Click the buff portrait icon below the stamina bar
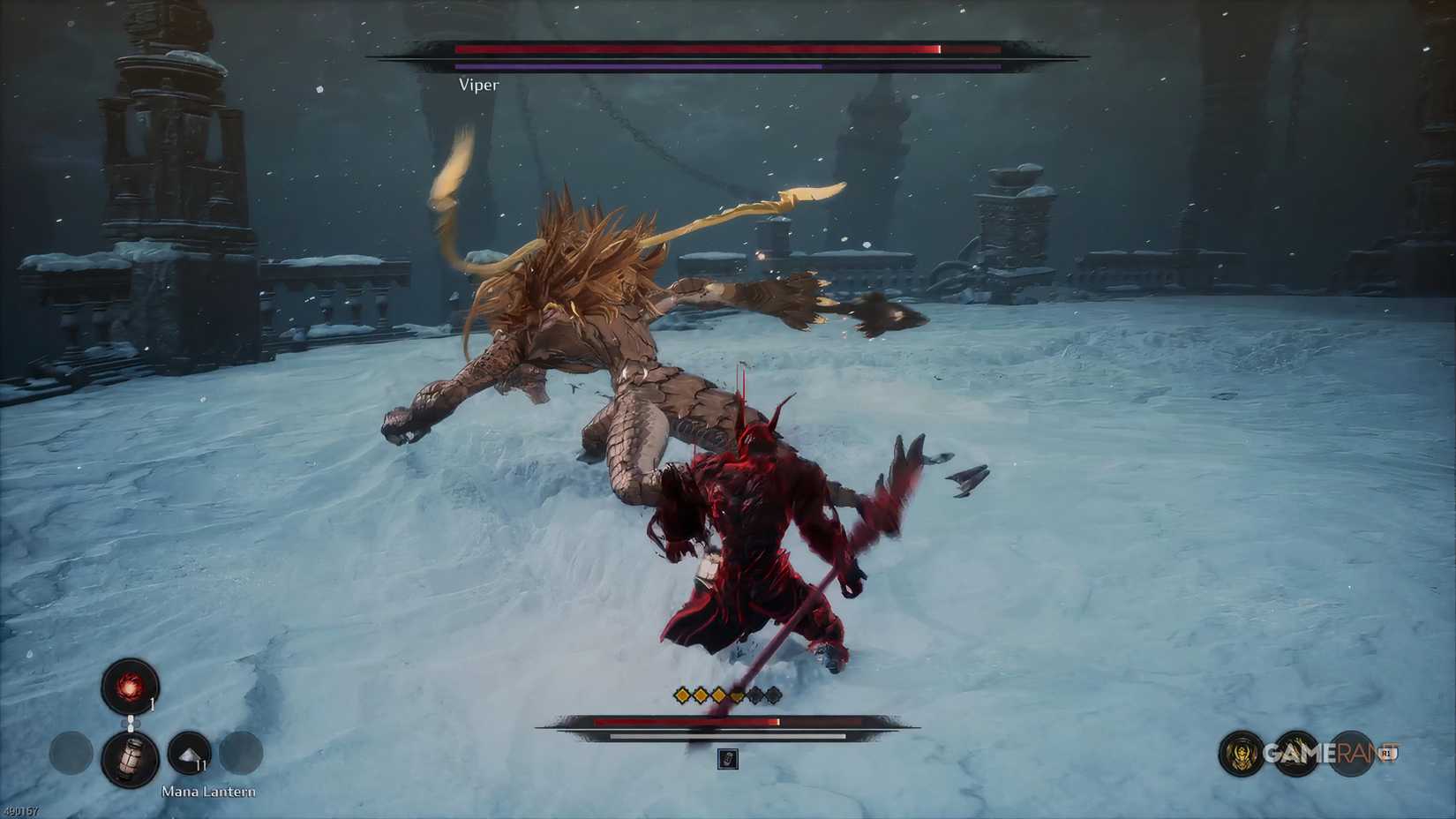This screenshot has height=819, width=1456. [x=727, y=759]
